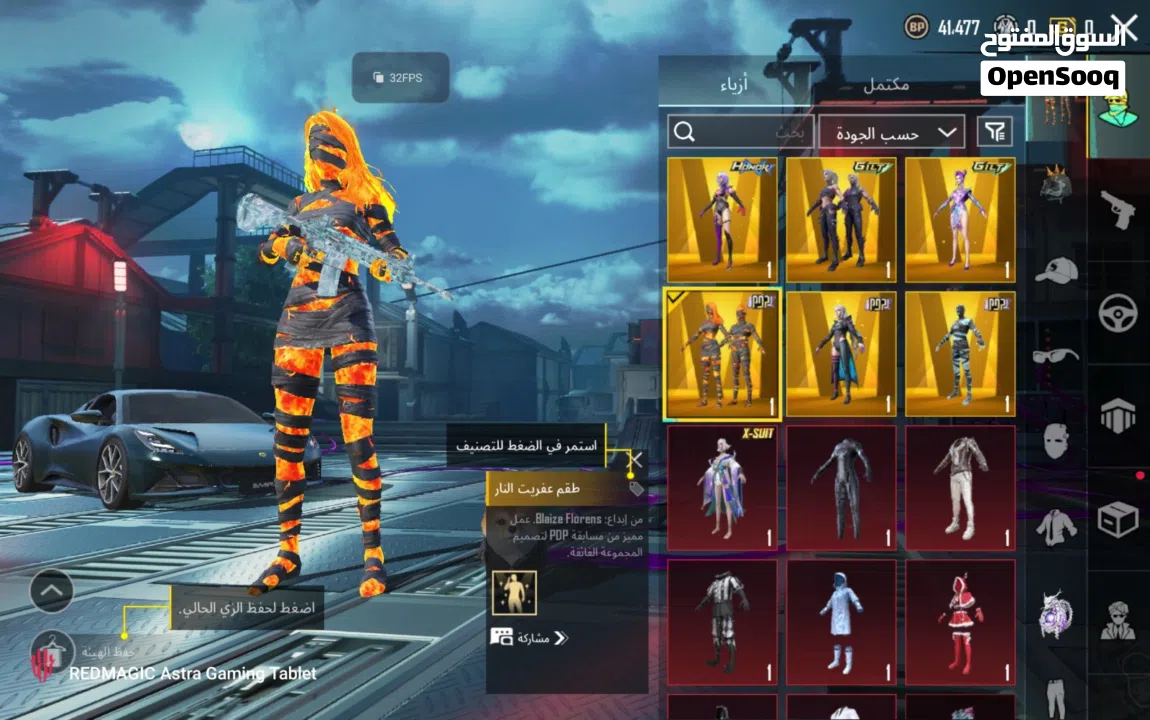Close the inventory with the top-right X
Image resolution: width=1150 pixels, height=720 pixels.
(x=1124, y=27)
